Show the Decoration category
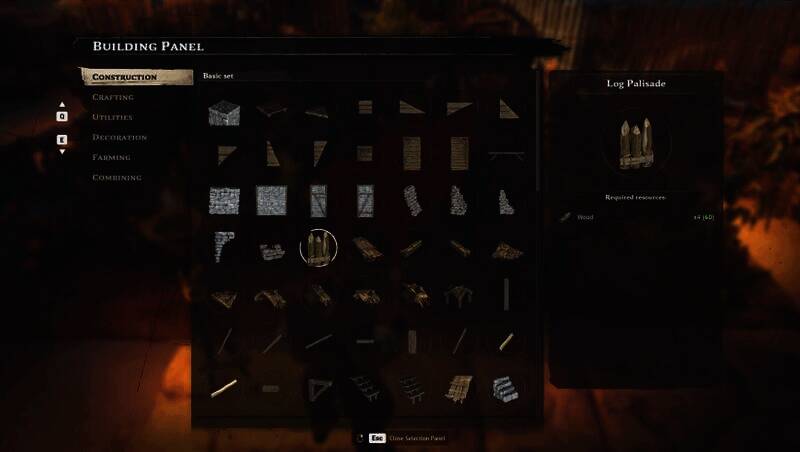Image resolution: width=800 pixels, height=452 pixels. point(120,137)
